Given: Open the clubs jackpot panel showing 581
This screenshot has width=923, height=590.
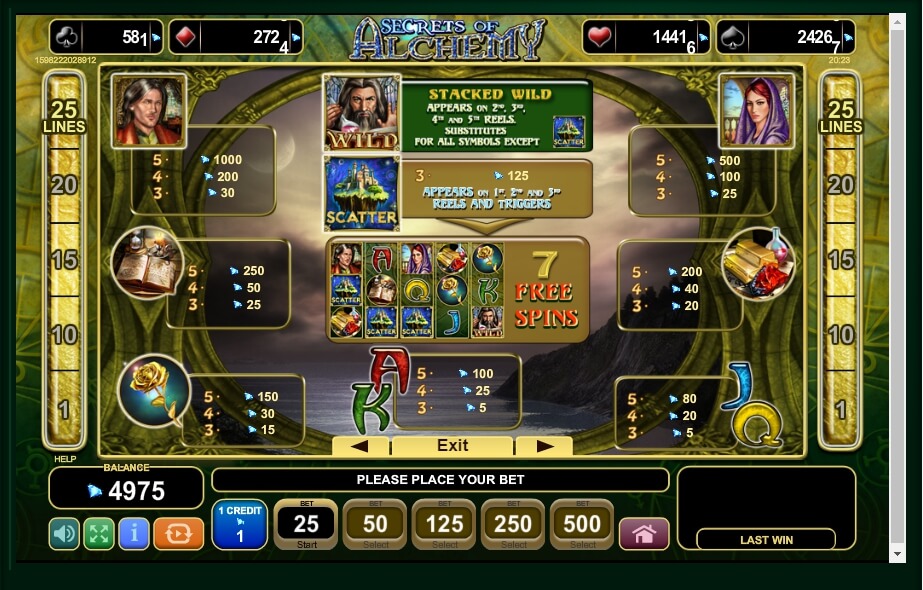Looking at the screenshot, I should 106,37.
